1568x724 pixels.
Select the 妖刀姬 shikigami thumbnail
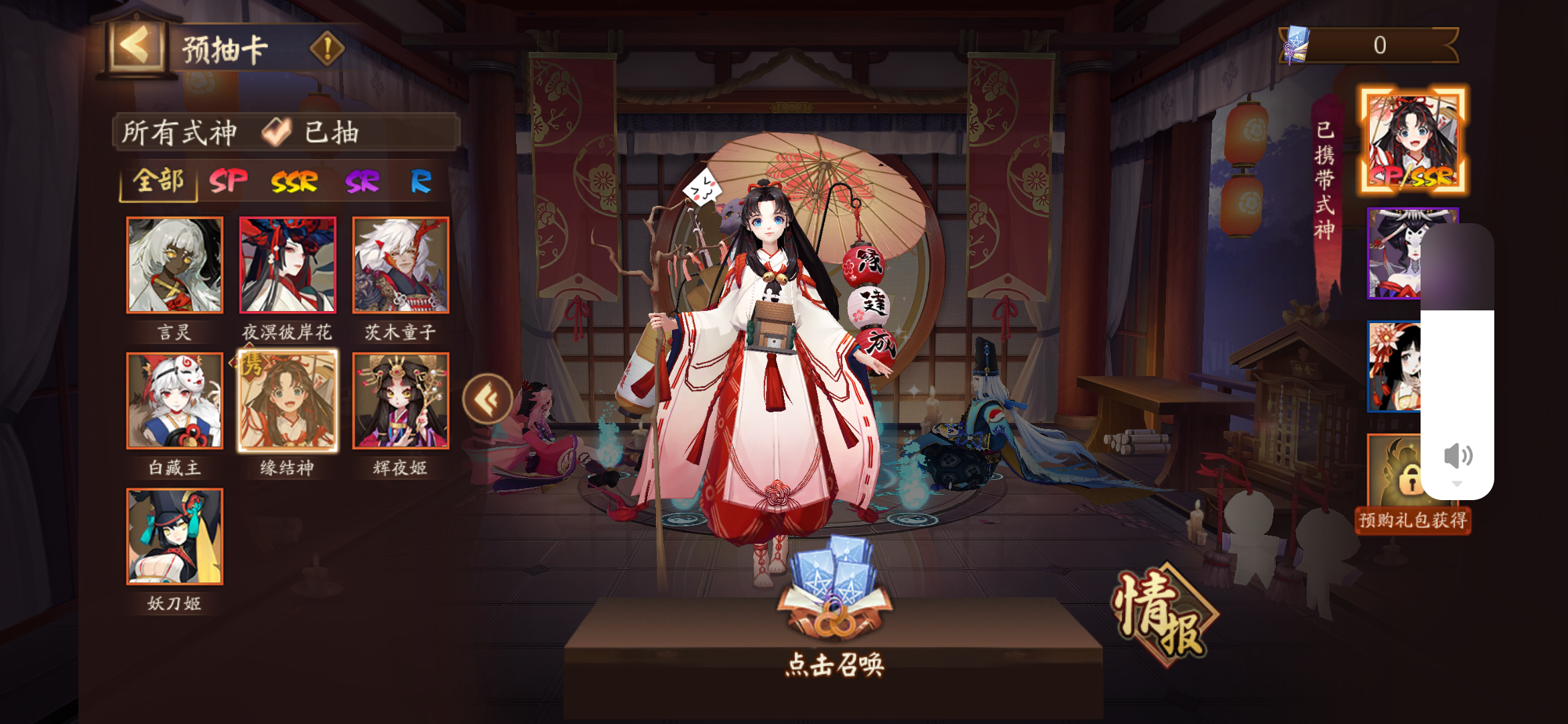click(175, 536)
